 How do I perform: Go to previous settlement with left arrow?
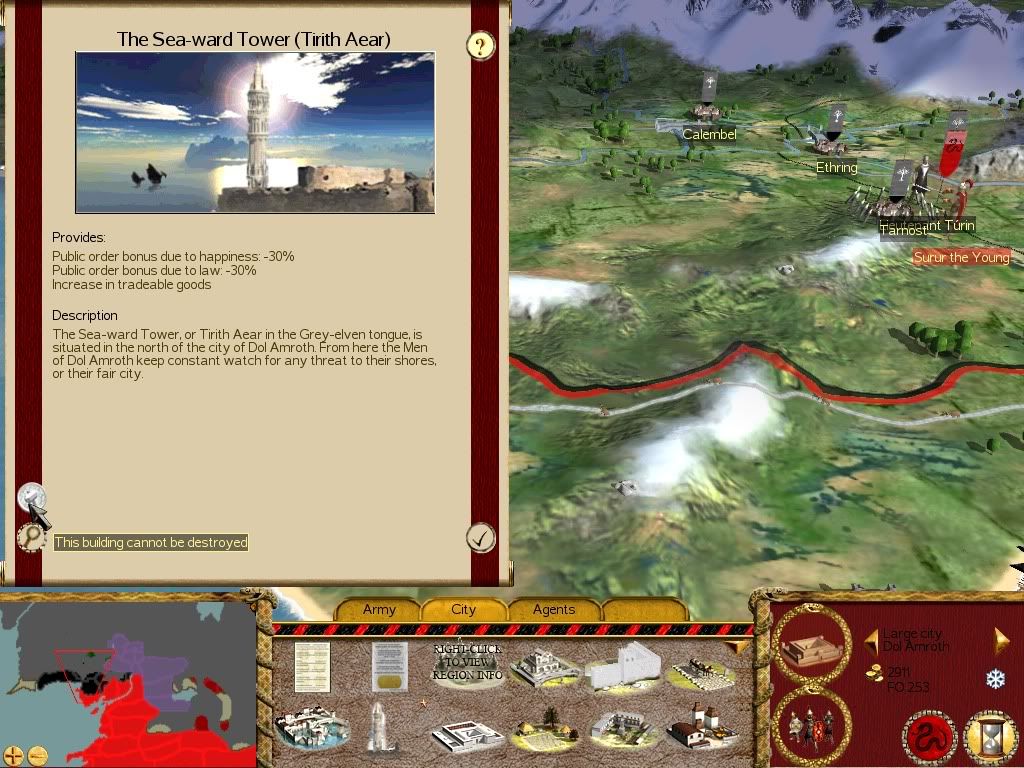870,638
